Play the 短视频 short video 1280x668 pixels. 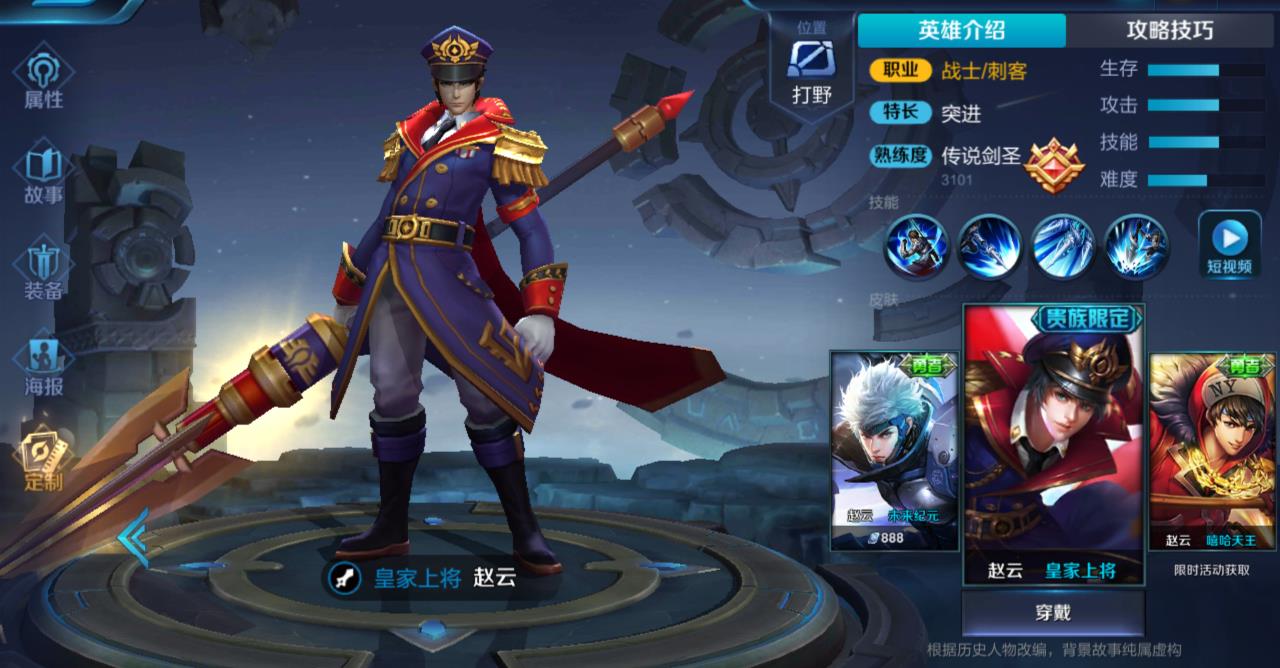[1229, 246]
